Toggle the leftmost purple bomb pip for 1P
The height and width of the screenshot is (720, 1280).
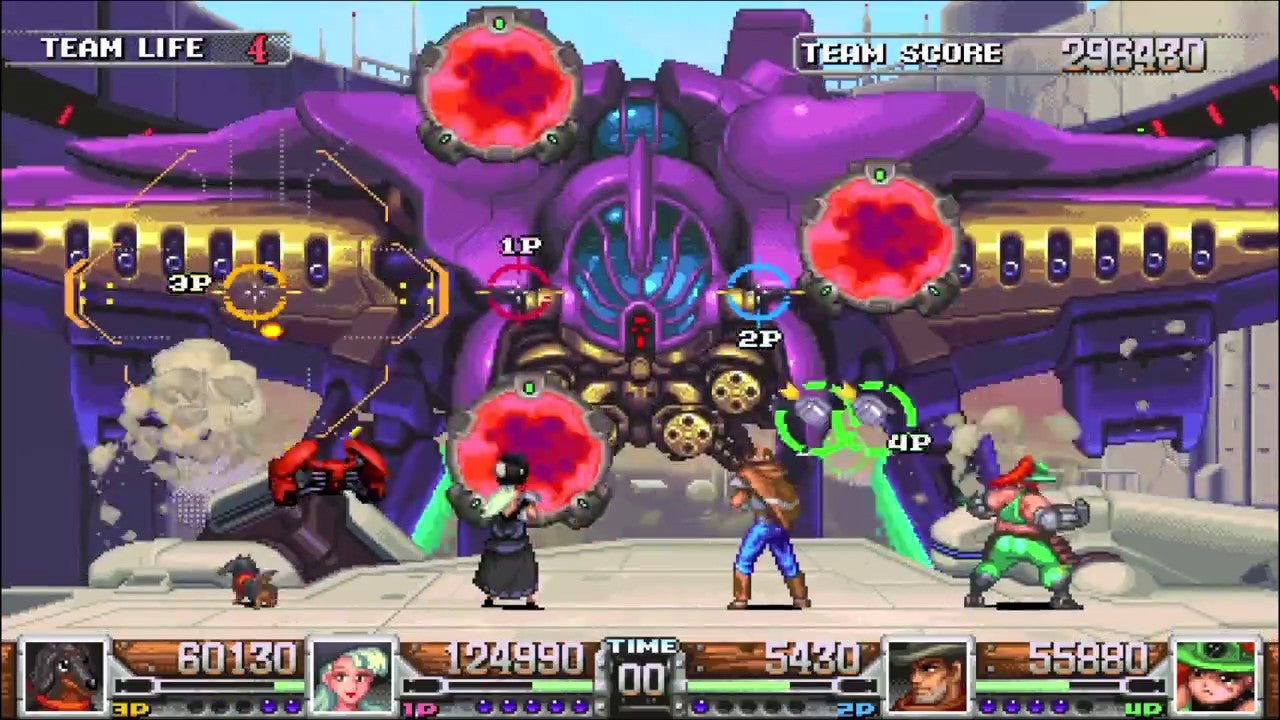coord(482,707)
